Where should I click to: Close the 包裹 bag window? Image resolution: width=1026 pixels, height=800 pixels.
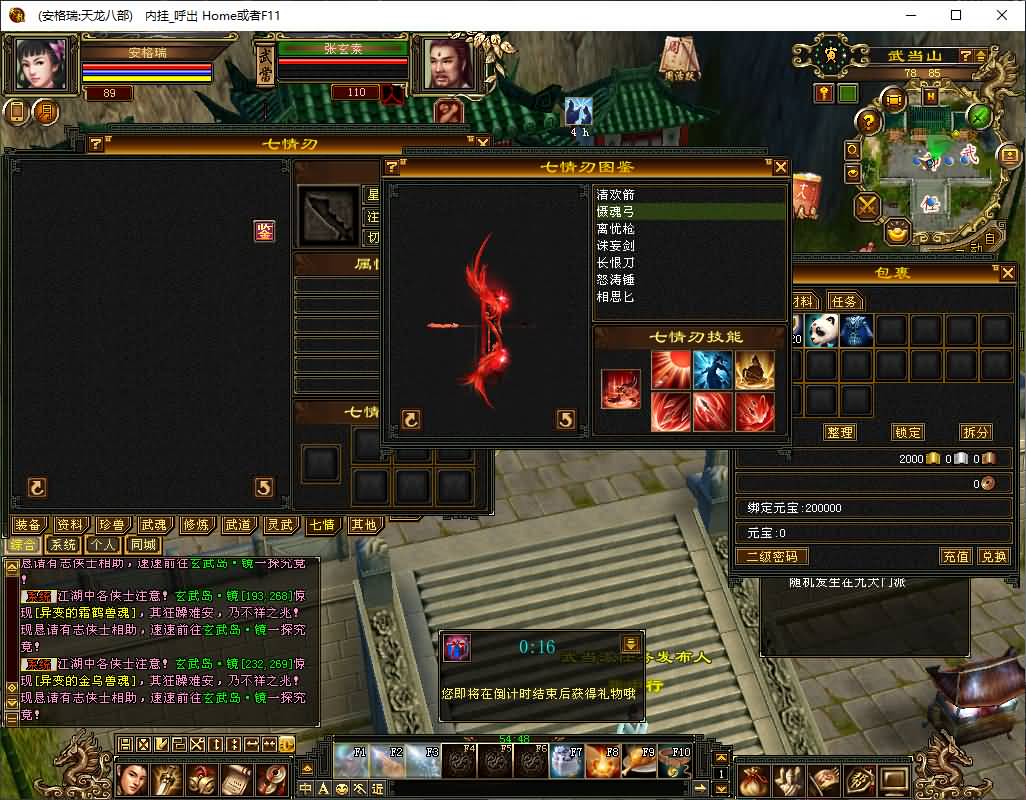(1007, 272)
